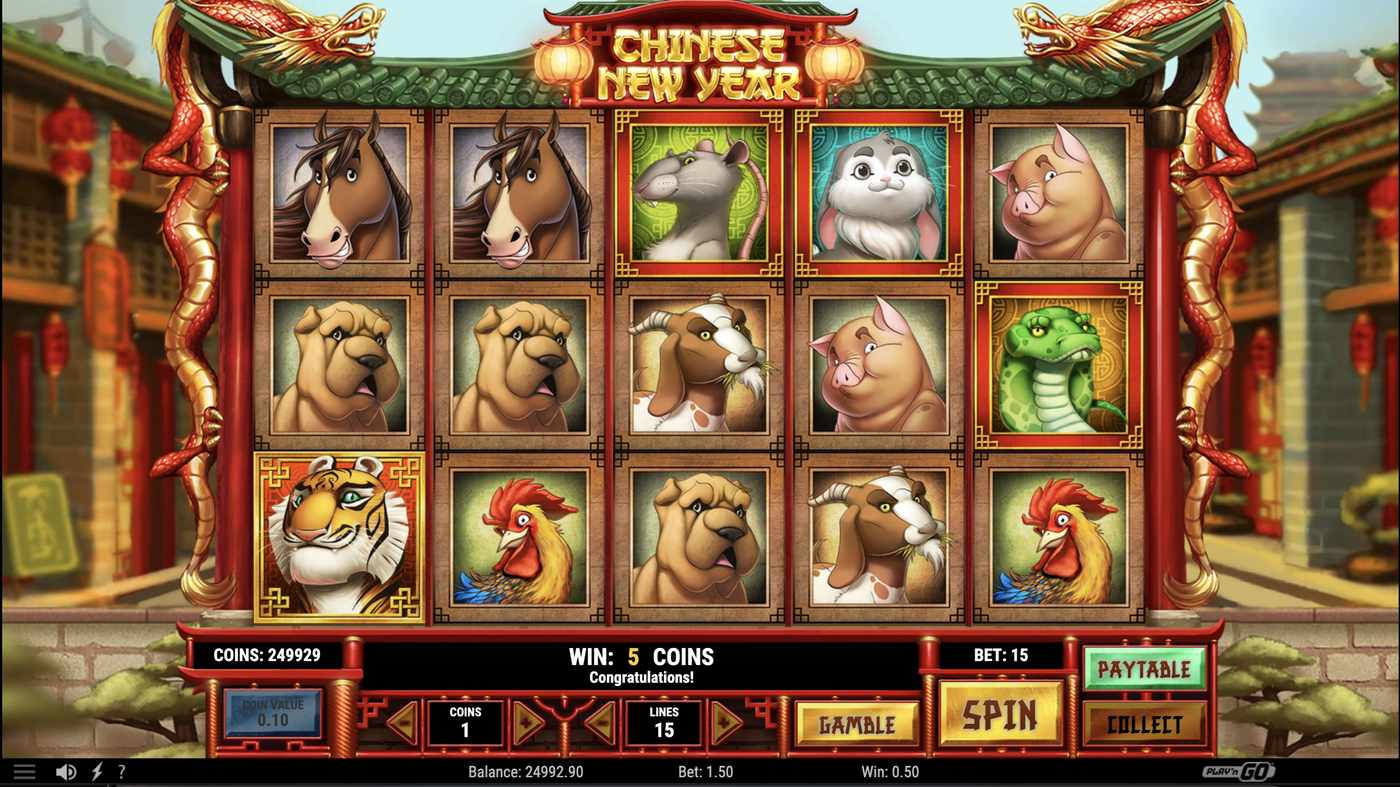Open the game help
The height and width of the screenshot is (787, 1400).
click(121, 770)
